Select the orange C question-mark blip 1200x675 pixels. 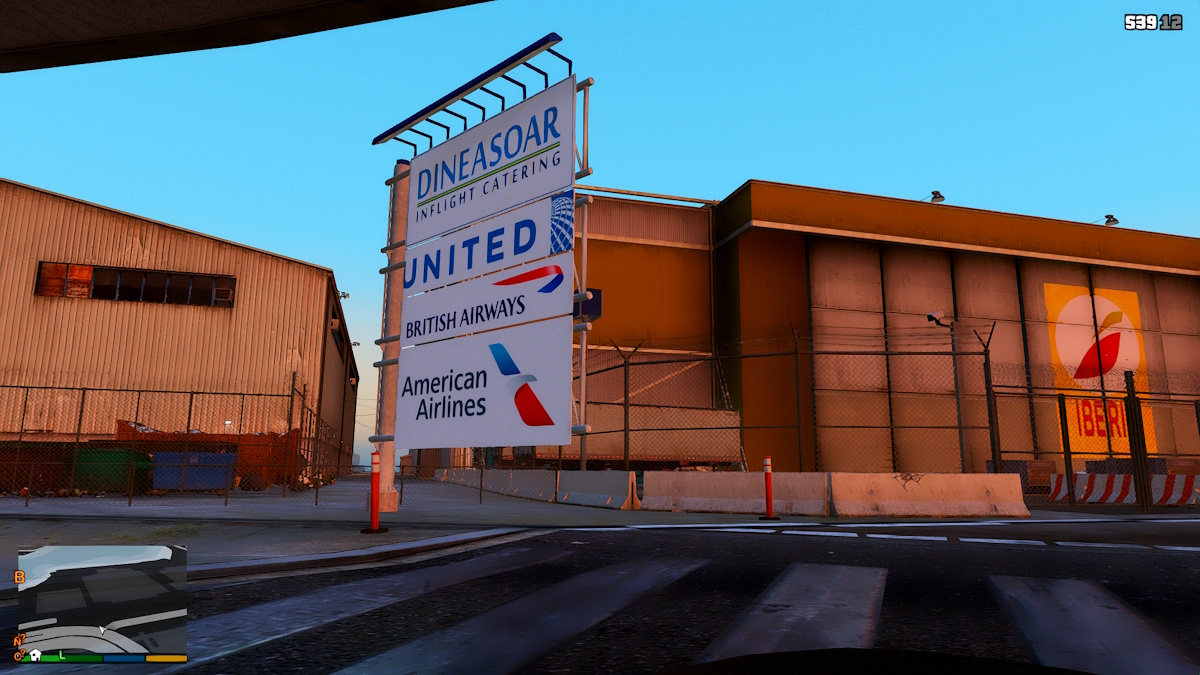click(18, 655)
